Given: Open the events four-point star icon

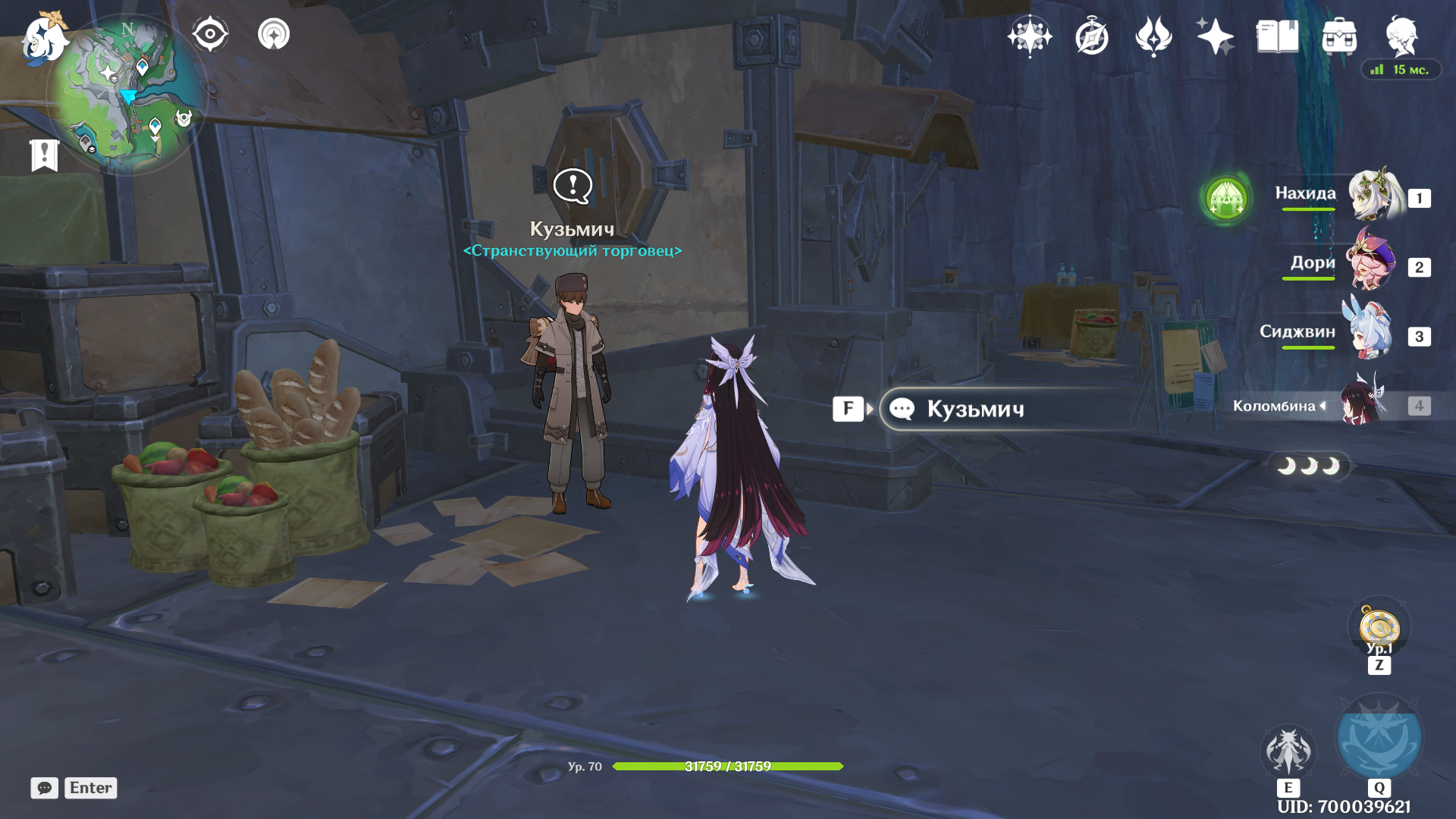Looking at the screenshot, I should pyautogui.click(x=1215, y=36).
